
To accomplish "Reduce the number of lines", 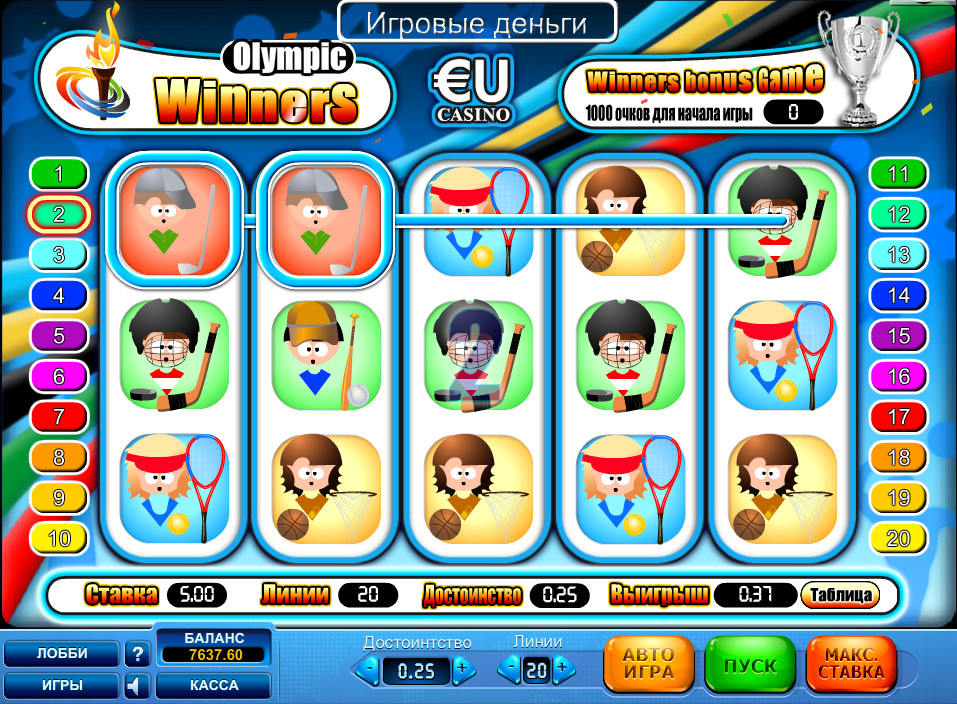I will pyautogui.click(x=511, y=668).
